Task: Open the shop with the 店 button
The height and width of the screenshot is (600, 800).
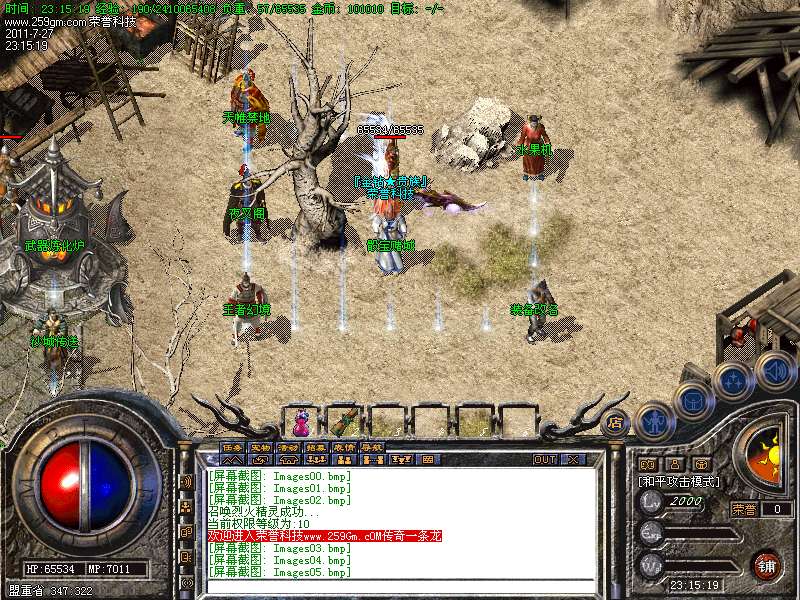Action: [615, 421]
